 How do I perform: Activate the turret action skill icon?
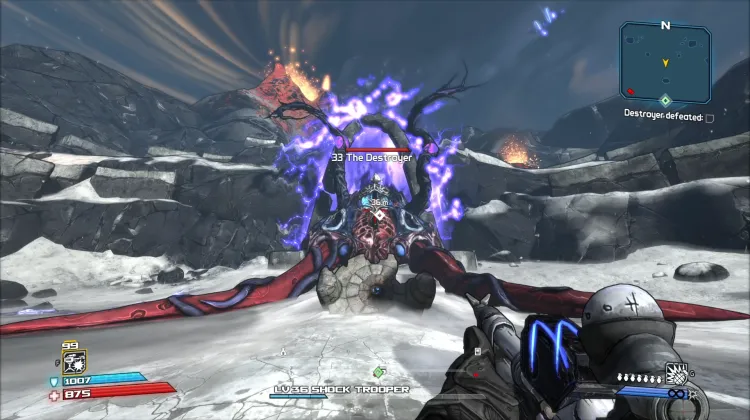(75, 360)
